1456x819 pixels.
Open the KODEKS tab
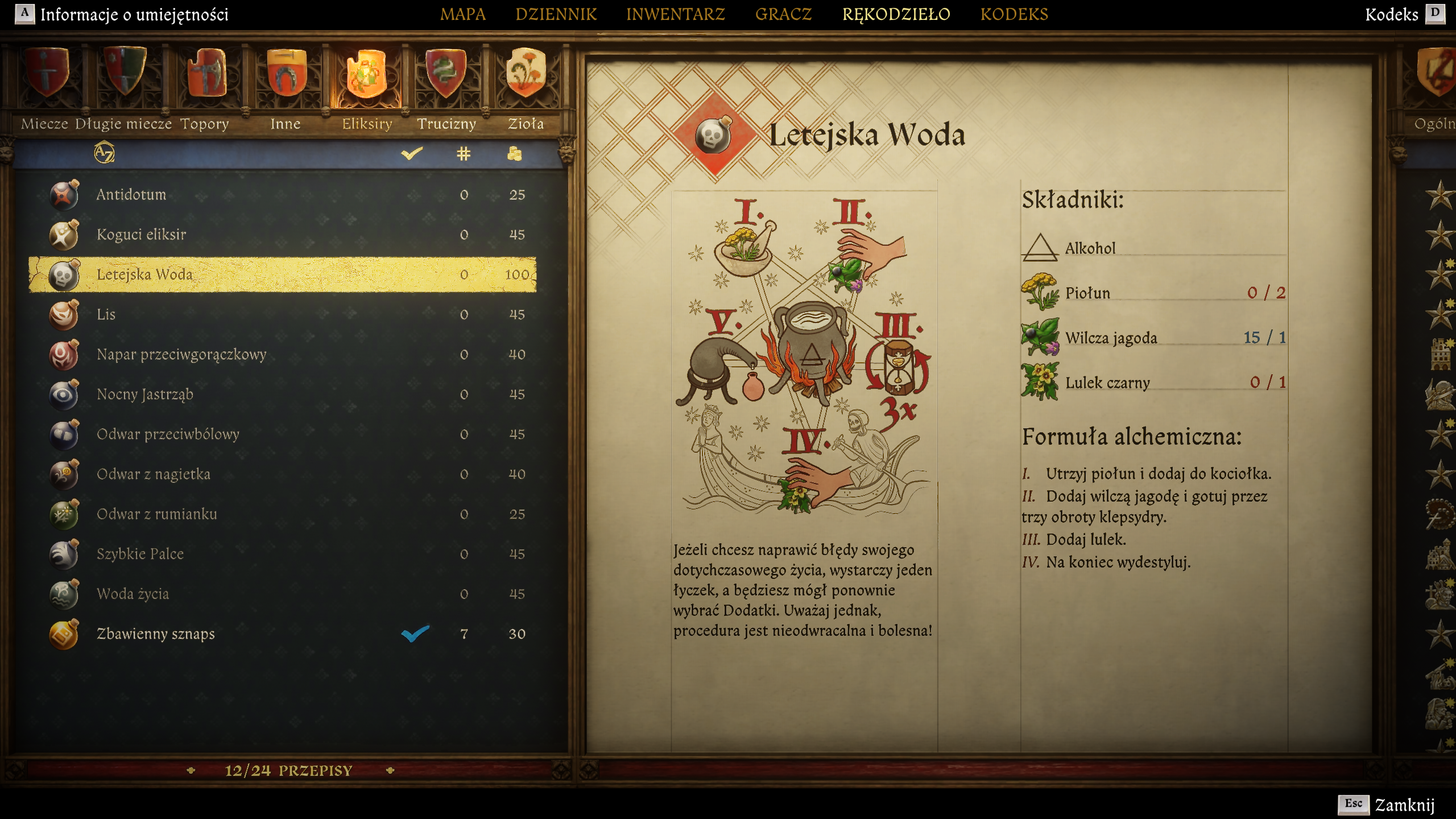(x=1014, y=14)
